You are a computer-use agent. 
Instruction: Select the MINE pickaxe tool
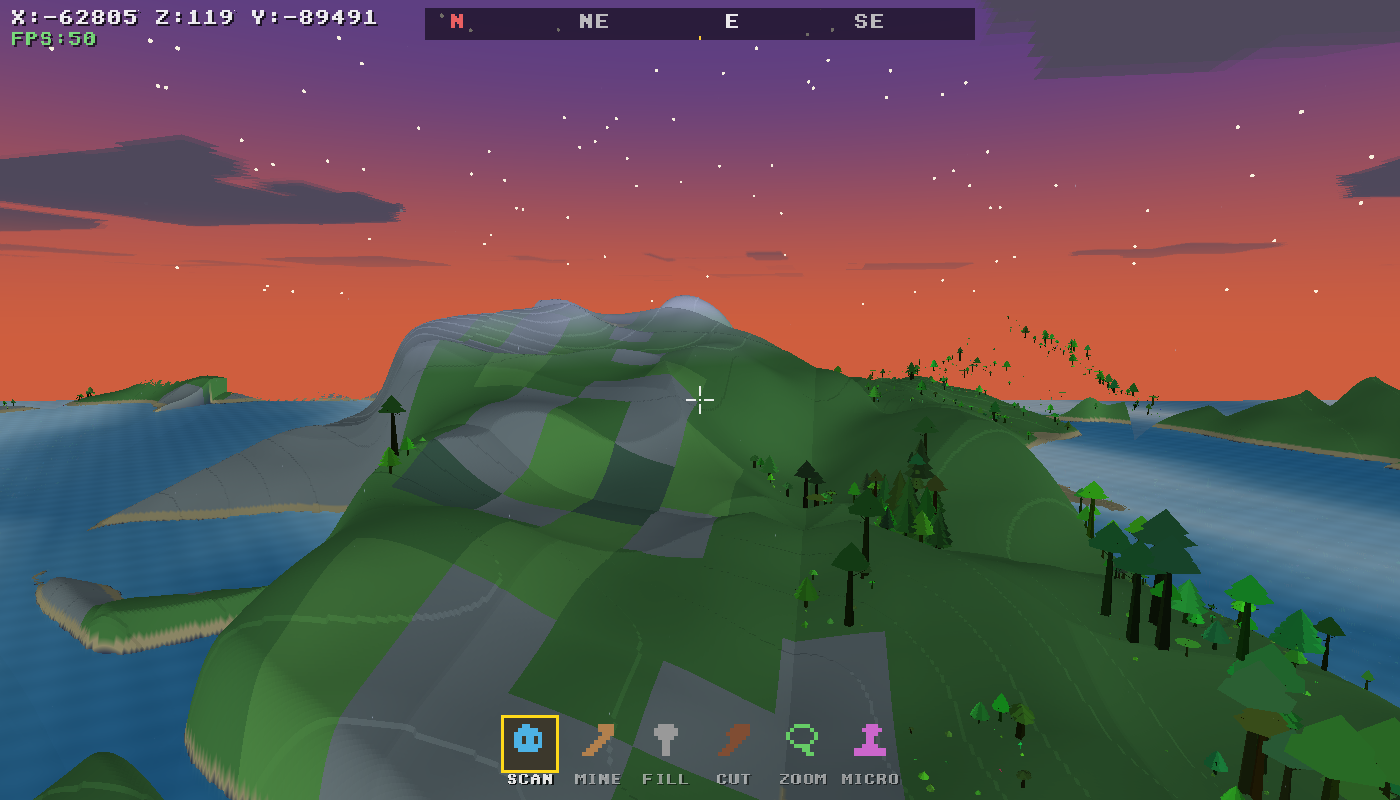[x=597, y=740]
